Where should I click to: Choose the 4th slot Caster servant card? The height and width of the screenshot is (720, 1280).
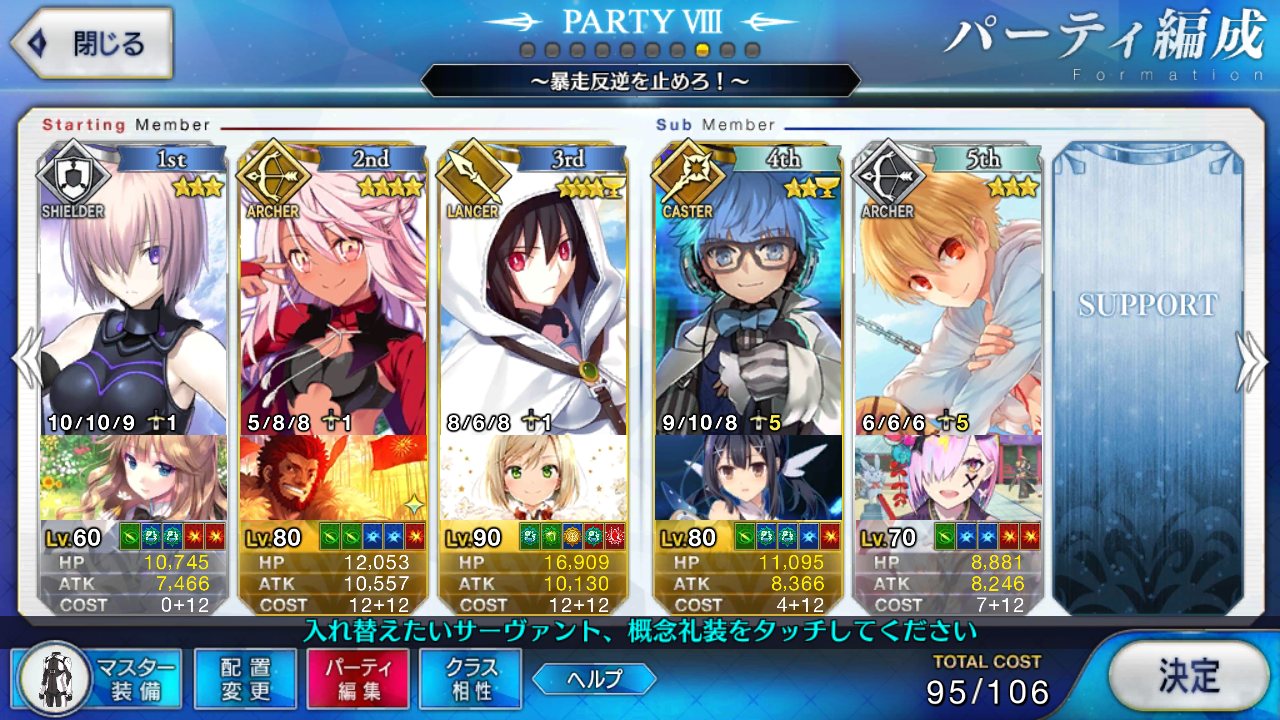coord(748,300)
